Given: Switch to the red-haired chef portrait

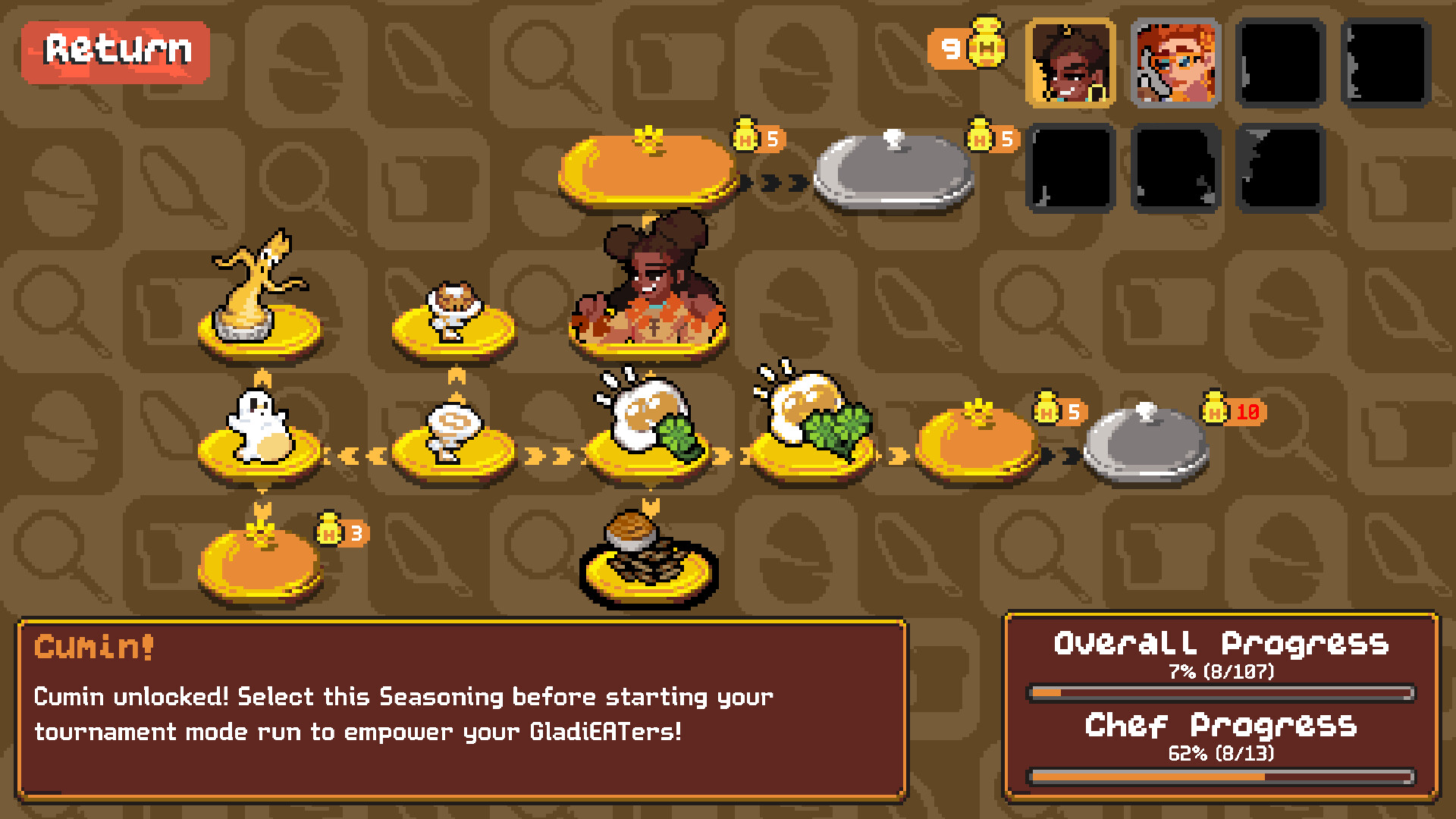Looking at the screenshot, I should tap(1175, 63).
